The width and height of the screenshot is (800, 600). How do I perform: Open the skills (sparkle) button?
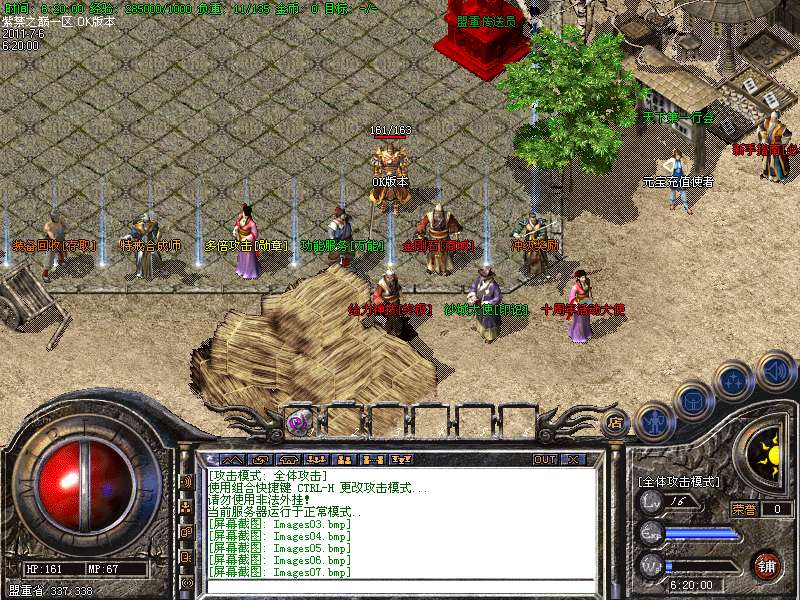coord(734,380)
